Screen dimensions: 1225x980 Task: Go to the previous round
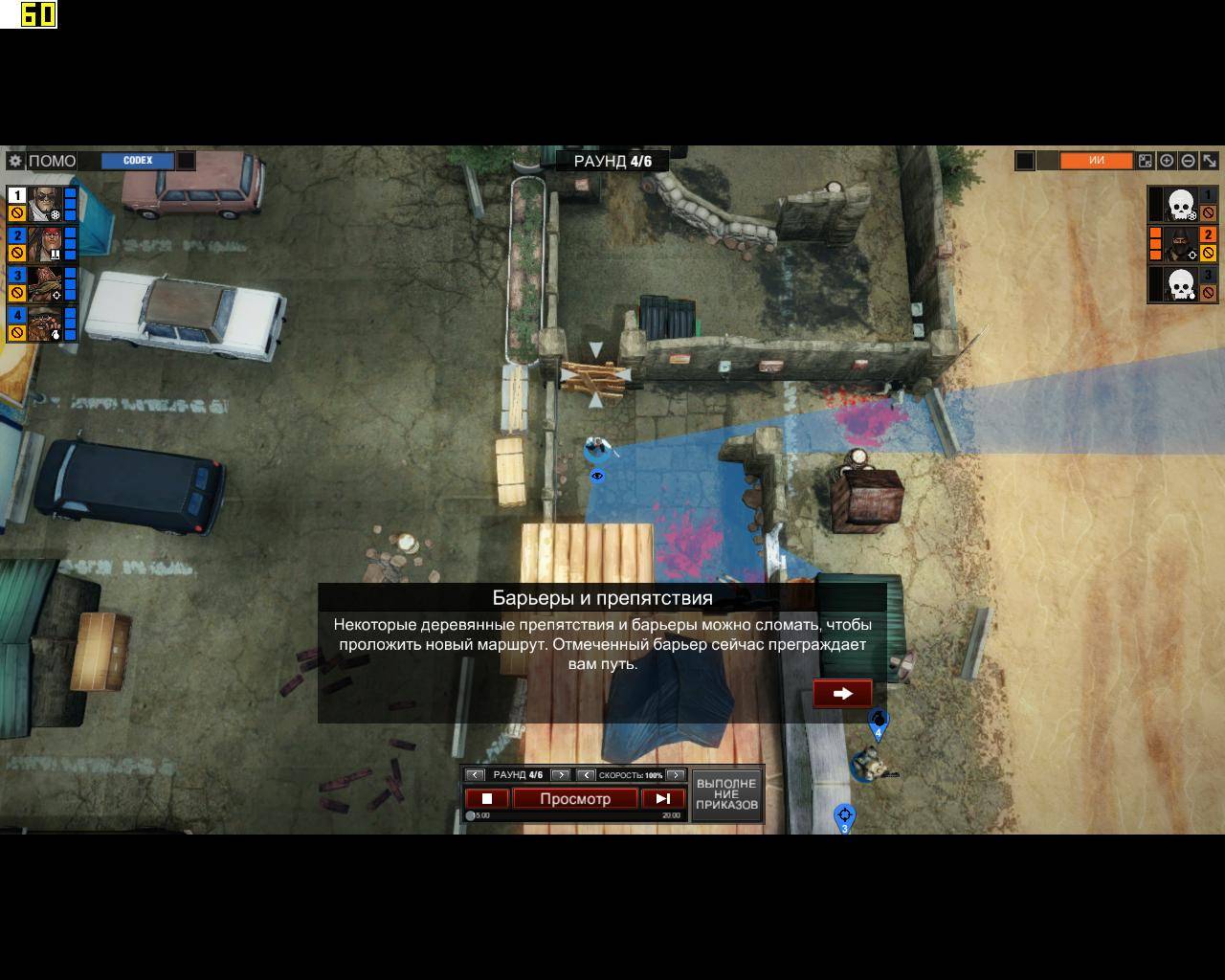[x=475, y=774]
